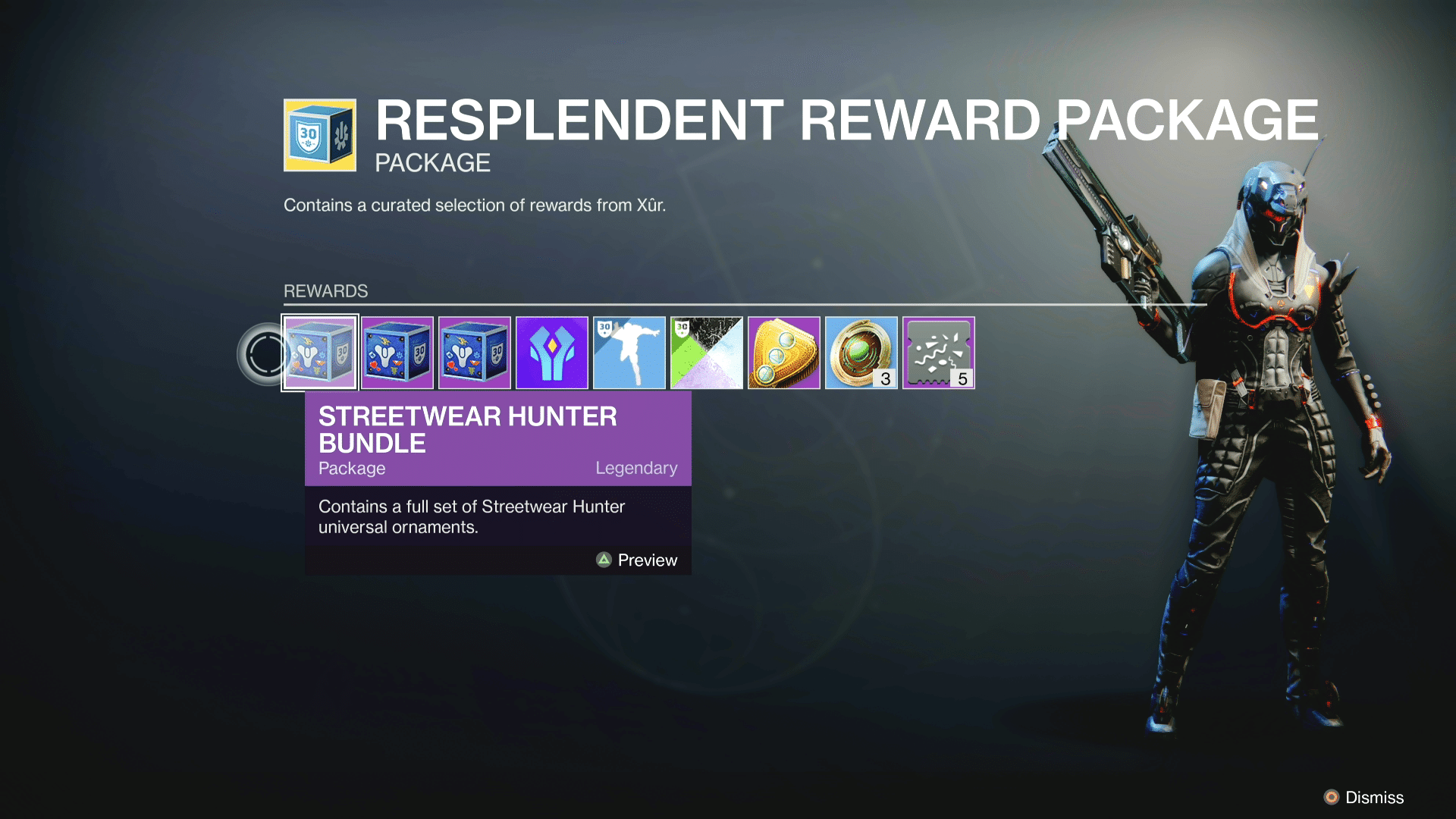Viewport: 1456px width, 819px height.
Task: Click the Legendary rarity label on tooltip
Action: pyautogui.click(x=637, y=468)
